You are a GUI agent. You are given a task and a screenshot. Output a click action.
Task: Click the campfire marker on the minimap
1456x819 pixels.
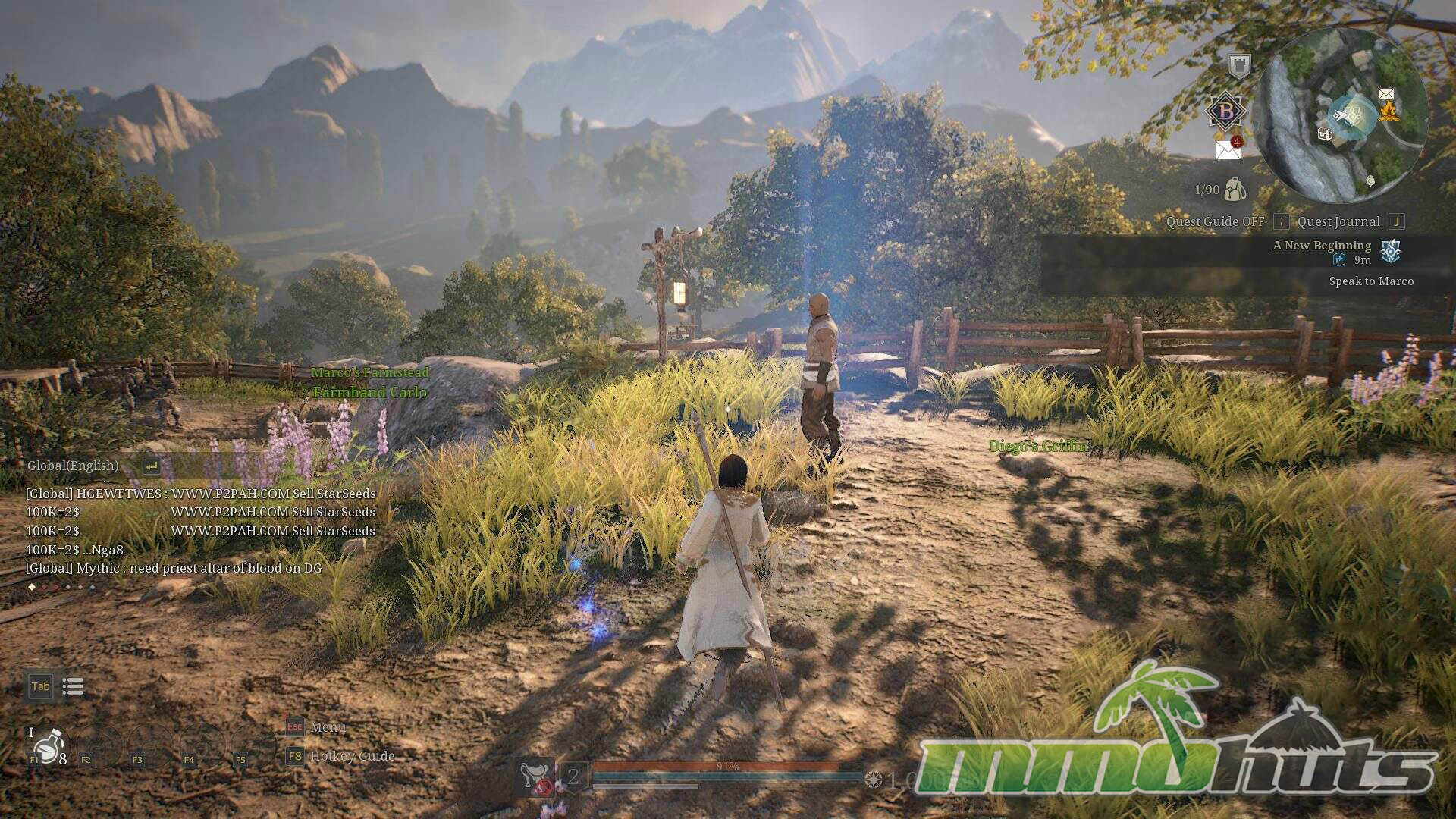coord(1389,112)
